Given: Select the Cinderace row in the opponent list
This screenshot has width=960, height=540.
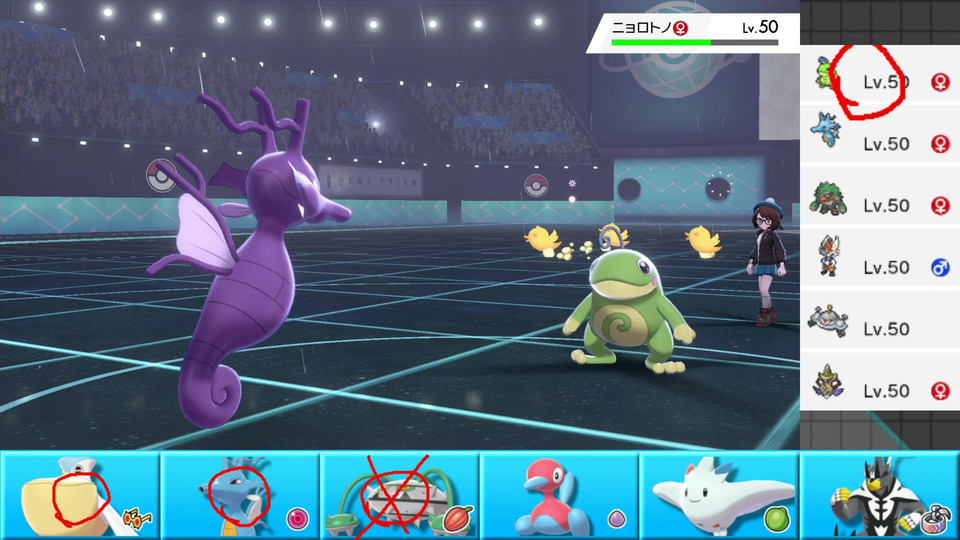Looking at the screenshot, I should tap(880, 267).
